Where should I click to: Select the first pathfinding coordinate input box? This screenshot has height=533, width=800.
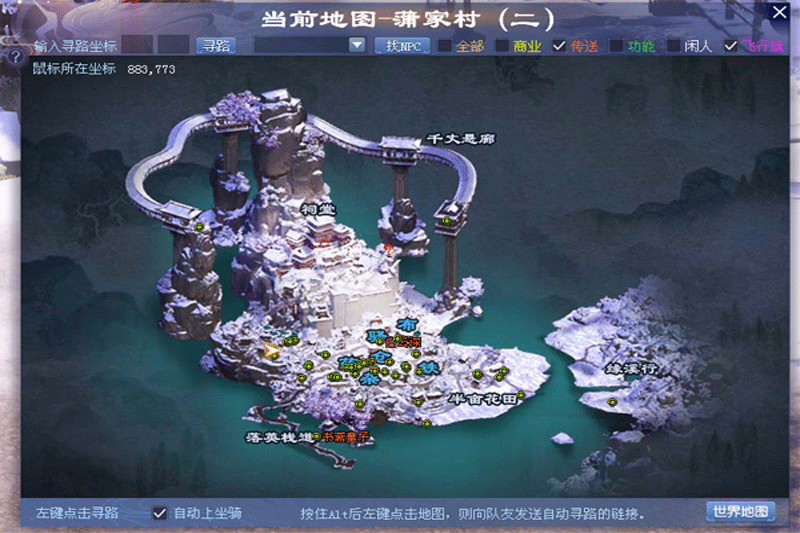(137, 46)
